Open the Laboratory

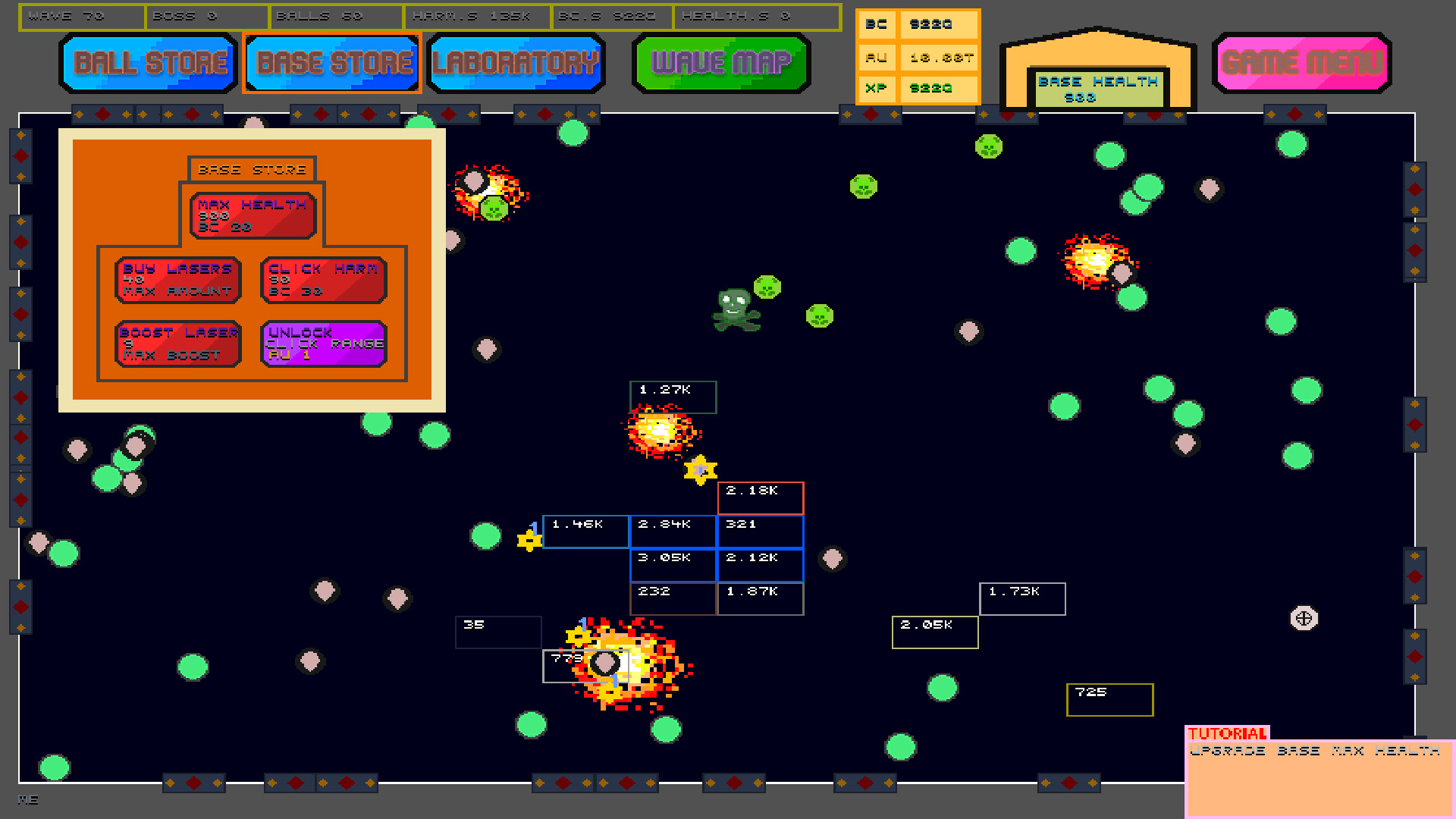tap(516, 62)
